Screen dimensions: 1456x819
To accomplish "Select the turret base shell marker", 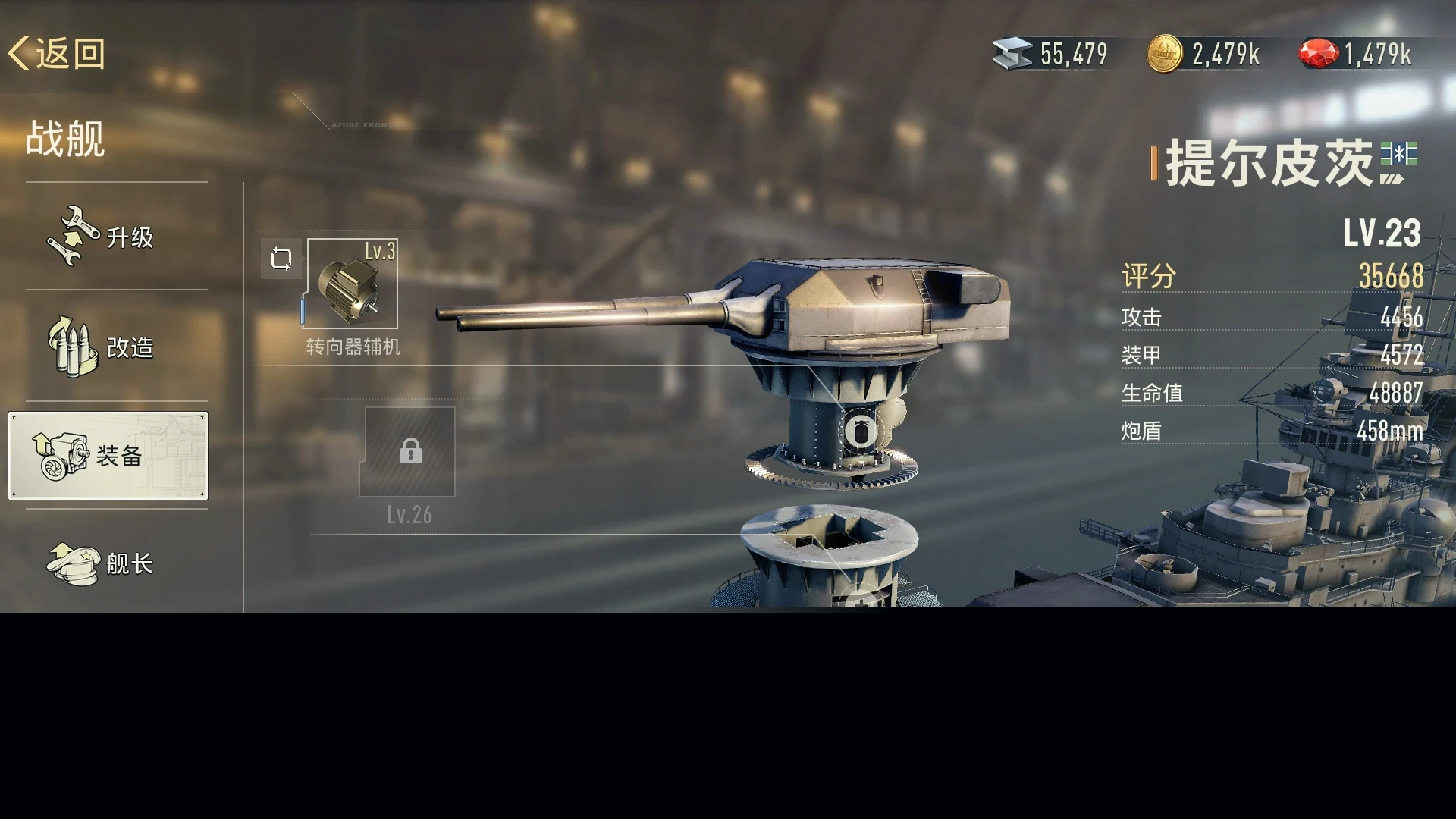I will (x=860, y=432).
